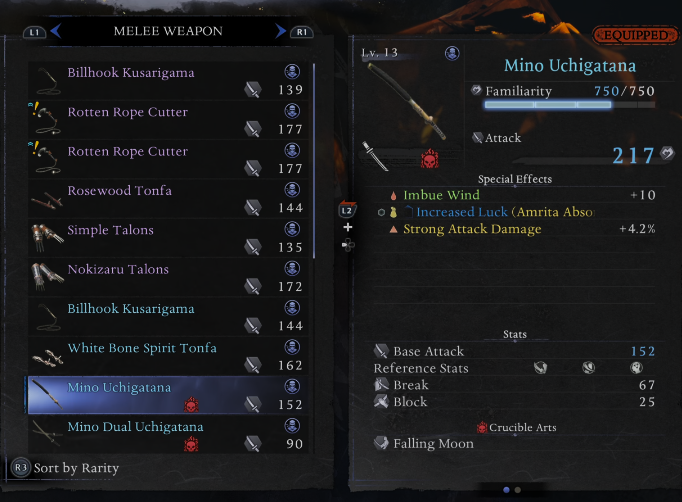Select the Nokizaru Talons entry
682x502 pixels.
coord(168,277)
